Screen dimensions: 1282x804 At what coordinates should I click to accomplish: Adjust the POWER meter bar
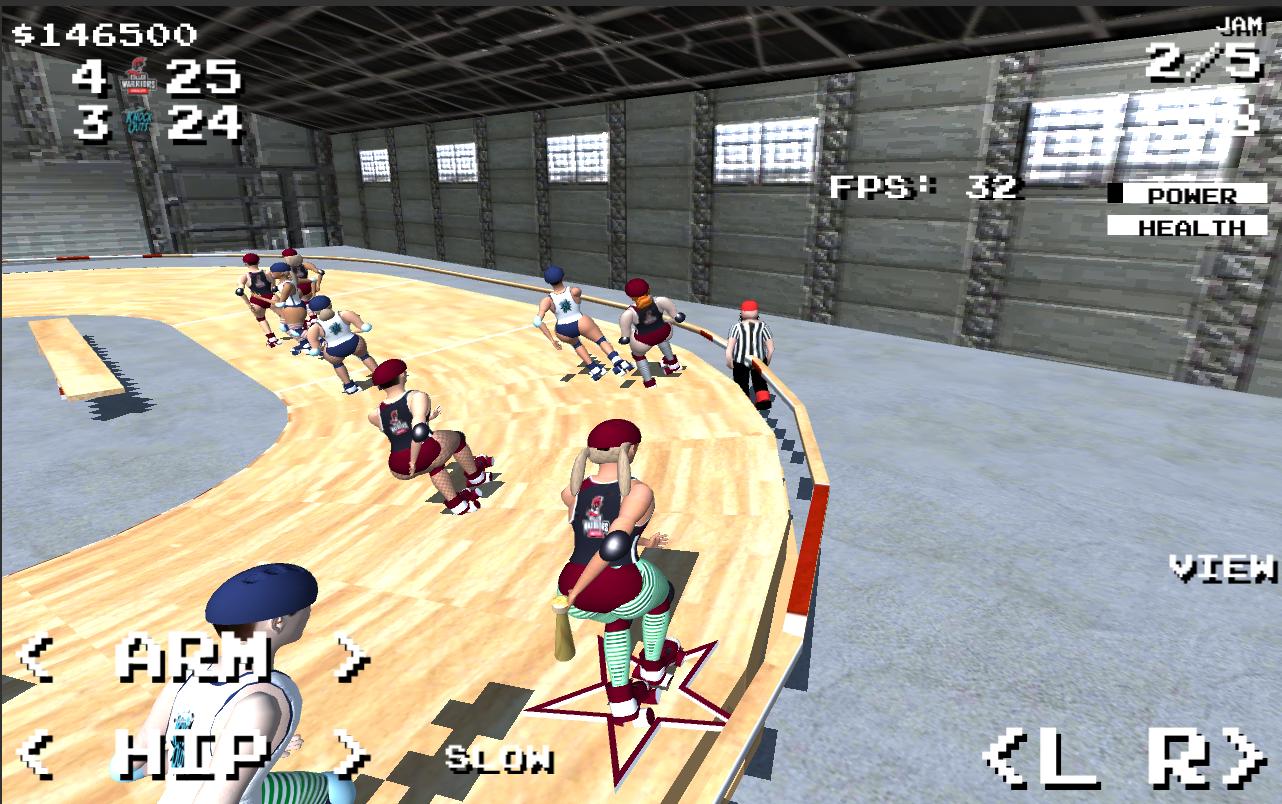point(1190,195)
